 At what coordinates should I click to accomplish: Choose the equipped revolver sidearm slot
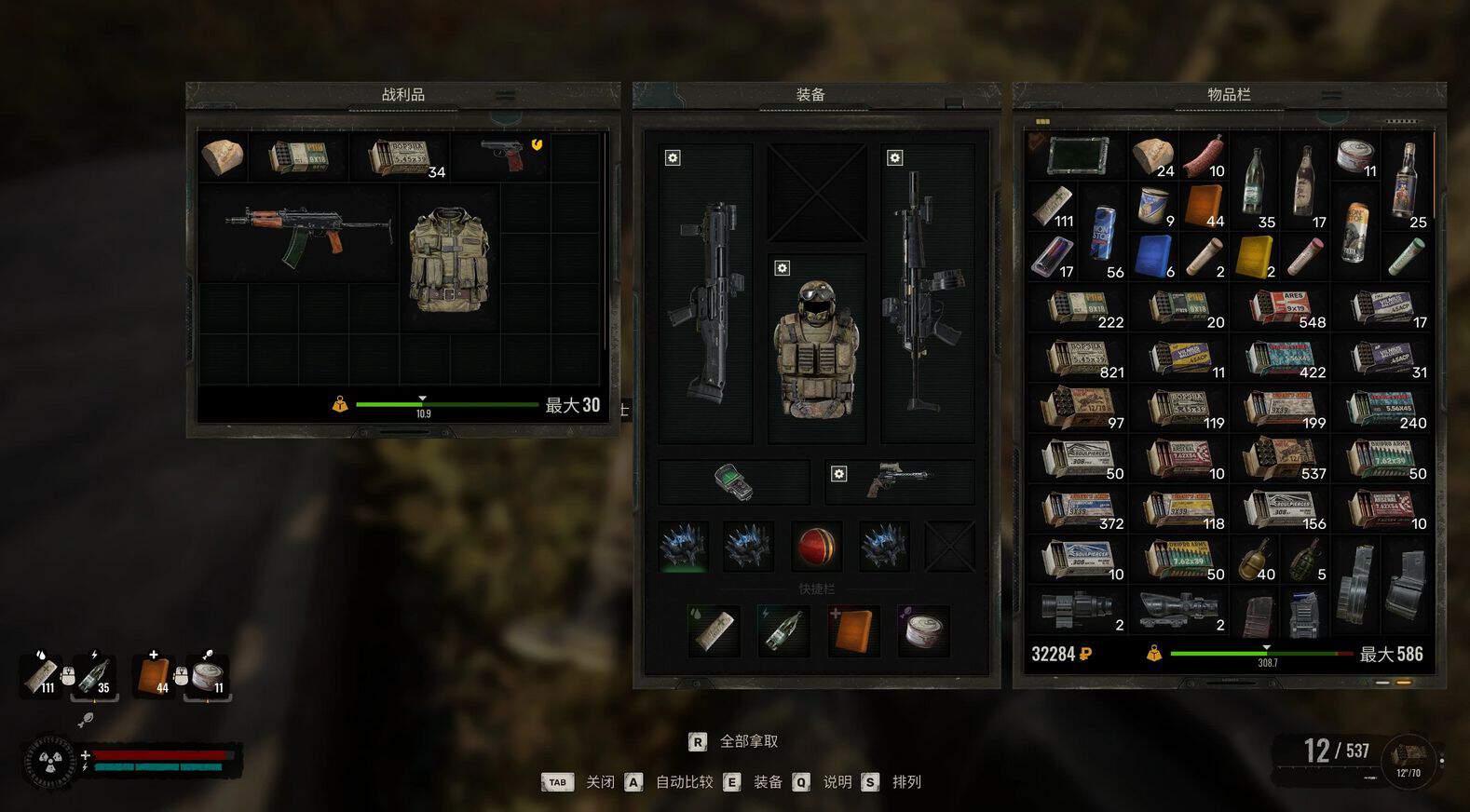900,480
